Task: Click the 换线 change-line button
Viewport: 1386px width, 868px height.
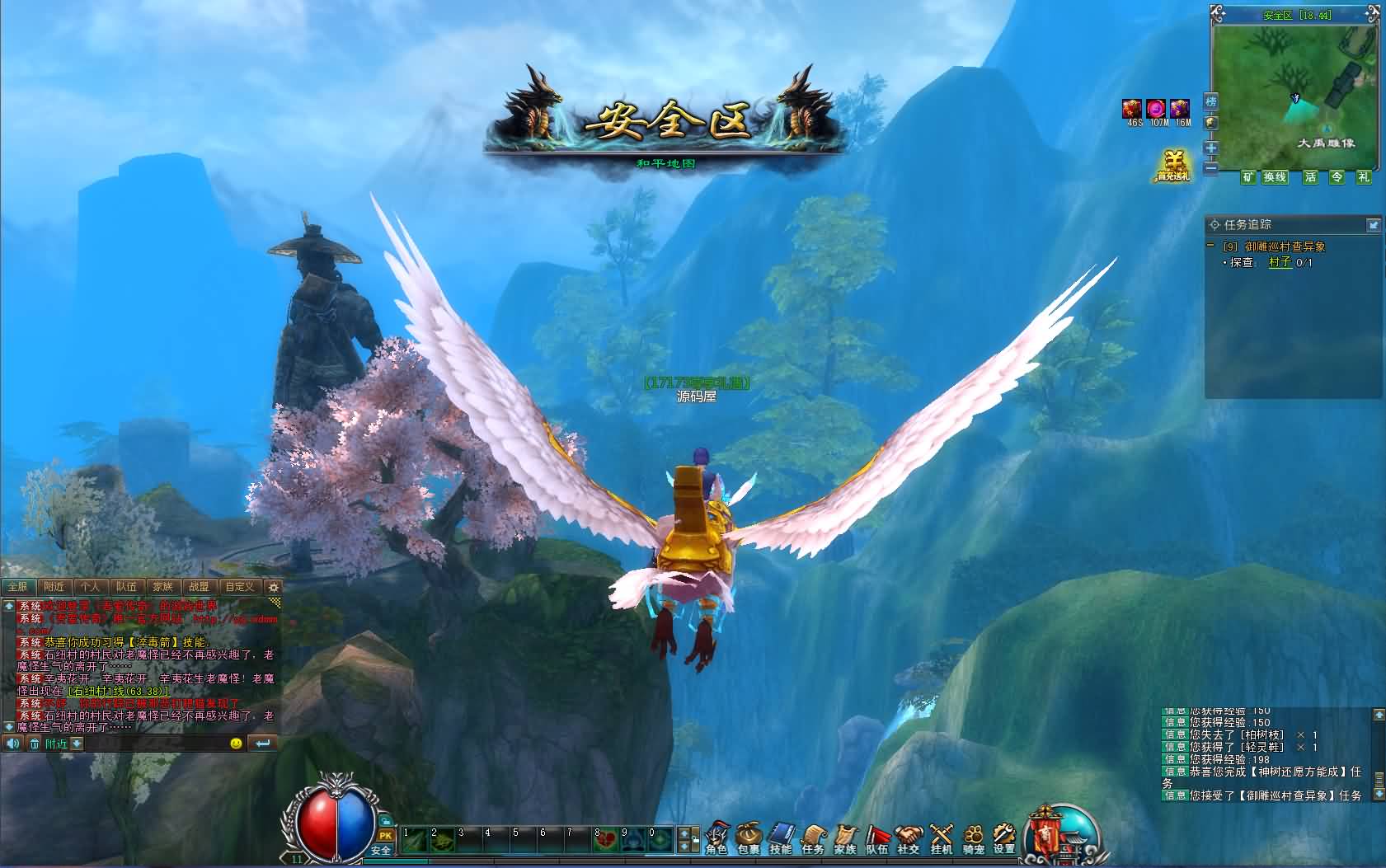Action: click(1275, 177)
